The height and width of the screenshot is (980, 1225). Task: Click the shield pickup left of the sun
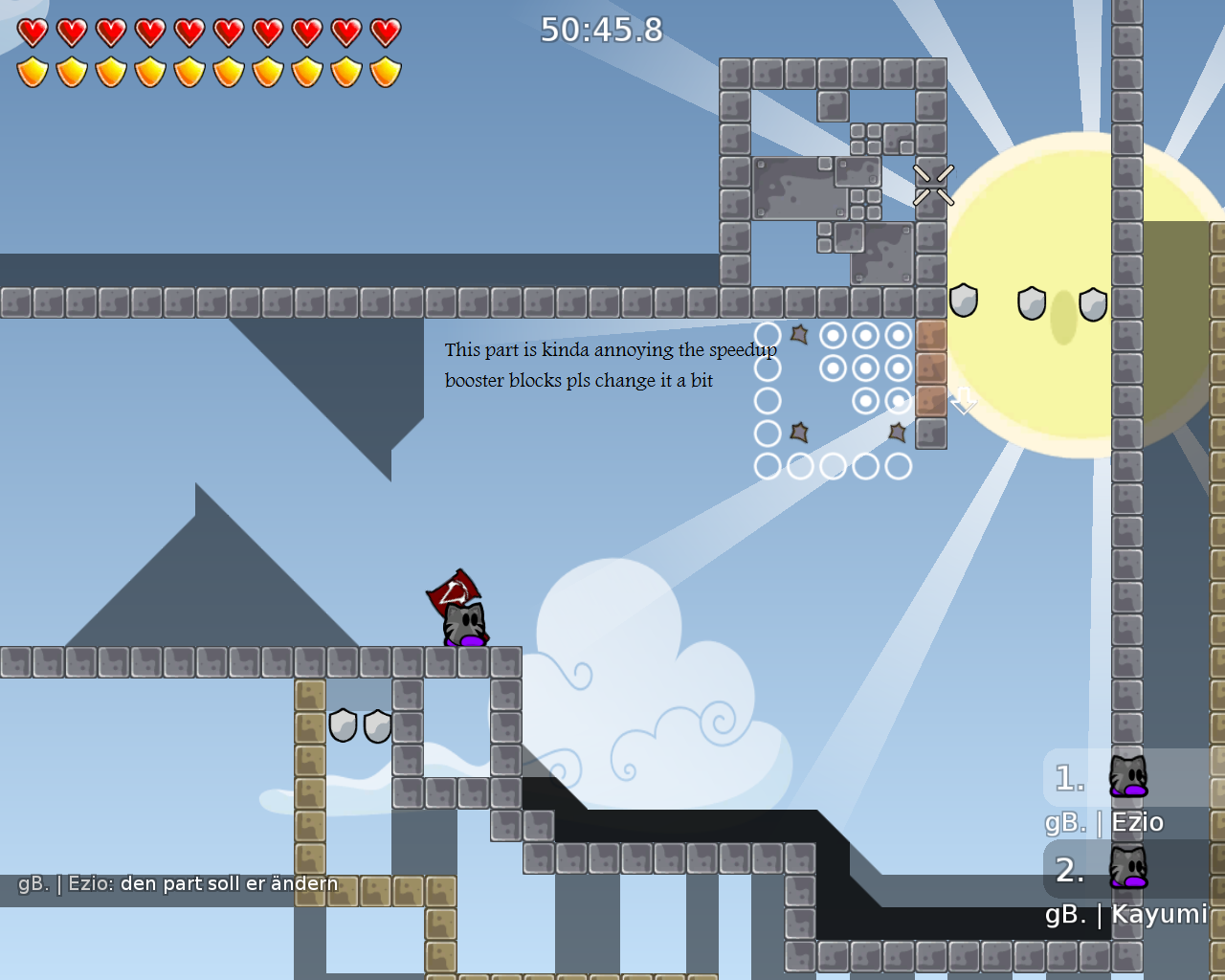coord(963,301)
